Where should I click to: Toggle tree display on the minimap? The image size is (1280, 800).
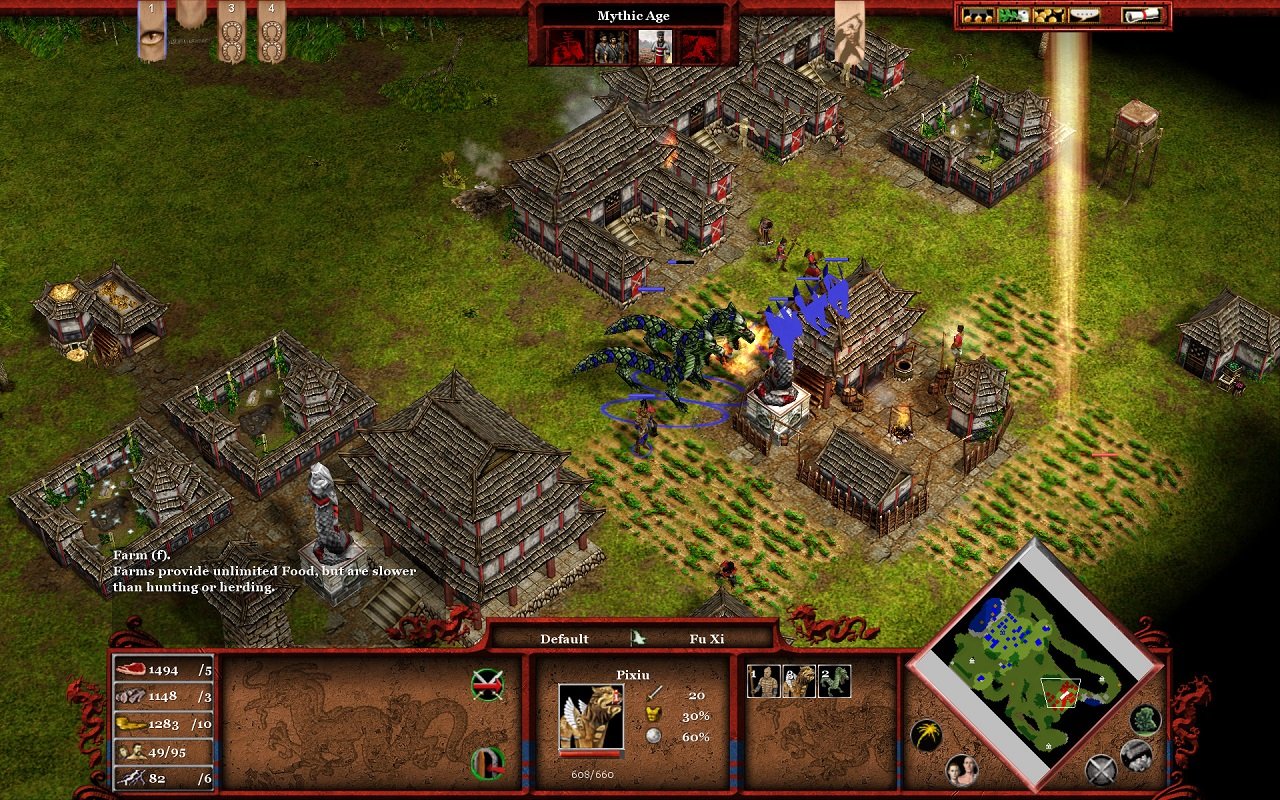(1145, 722)
